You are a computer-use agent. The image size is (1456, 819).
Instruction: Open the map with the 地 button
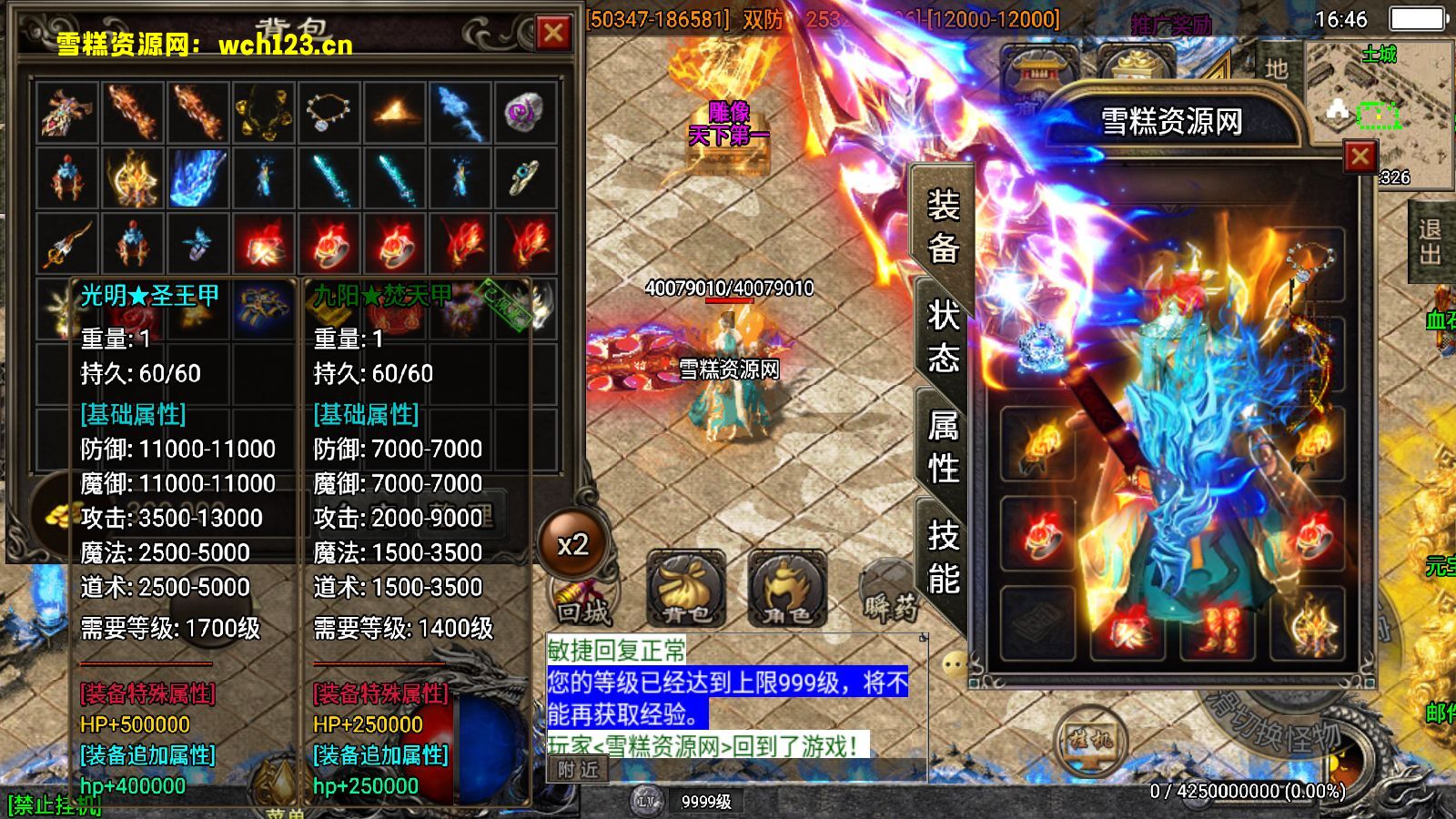tap(1276, 69)
